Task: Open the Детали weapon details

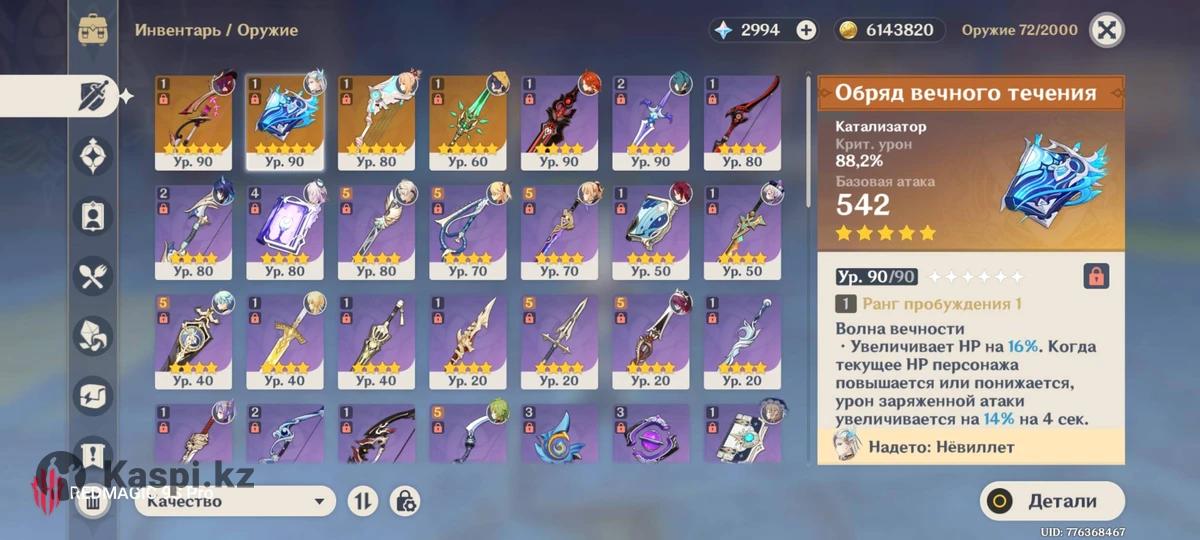Action: click(1053, 501)
